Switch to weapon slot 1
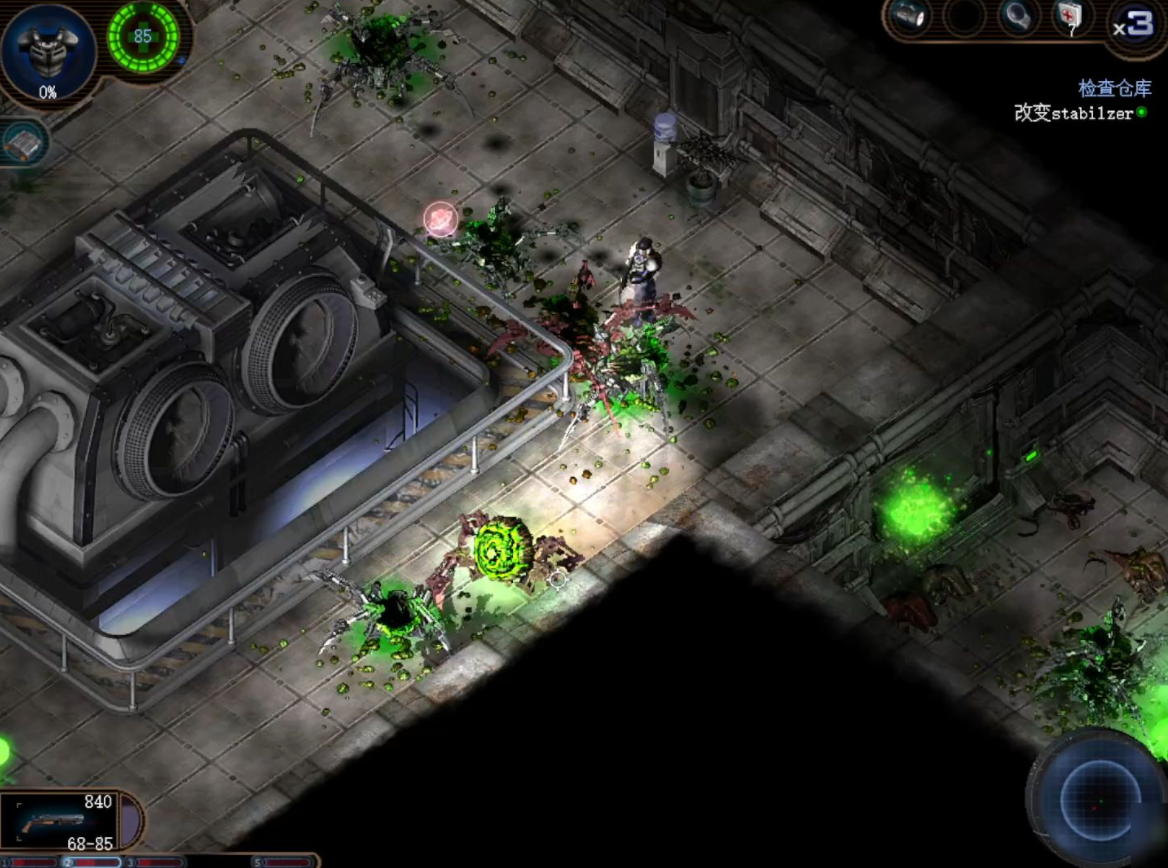Image resolution: width=1168 pixels, height=868 pixels. pyautogui.click(x=28, y=861)
